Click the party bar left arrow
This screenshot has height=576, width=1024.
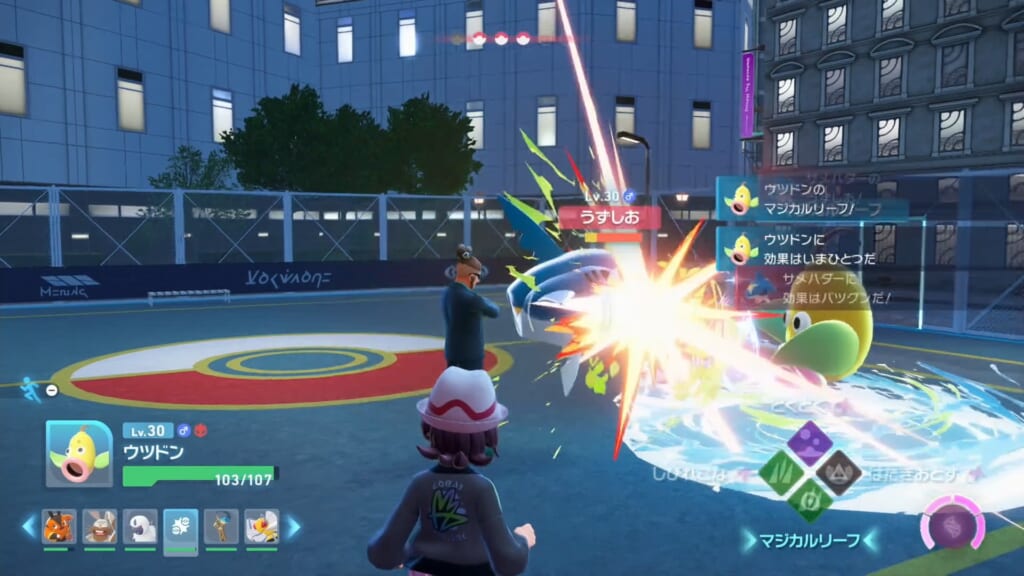[28, 526]
